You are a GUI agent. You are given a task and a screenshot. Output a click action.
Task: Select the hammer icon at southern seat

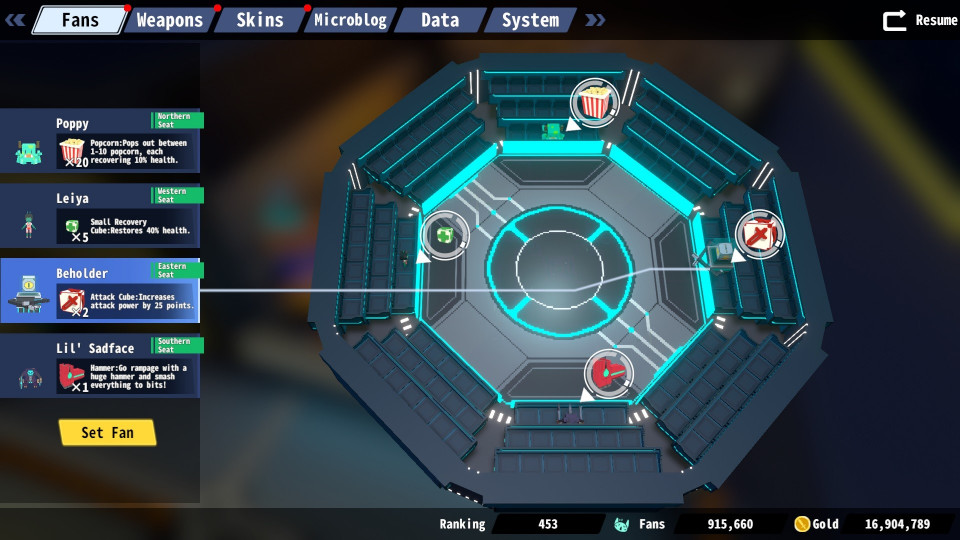pos(609,372)
